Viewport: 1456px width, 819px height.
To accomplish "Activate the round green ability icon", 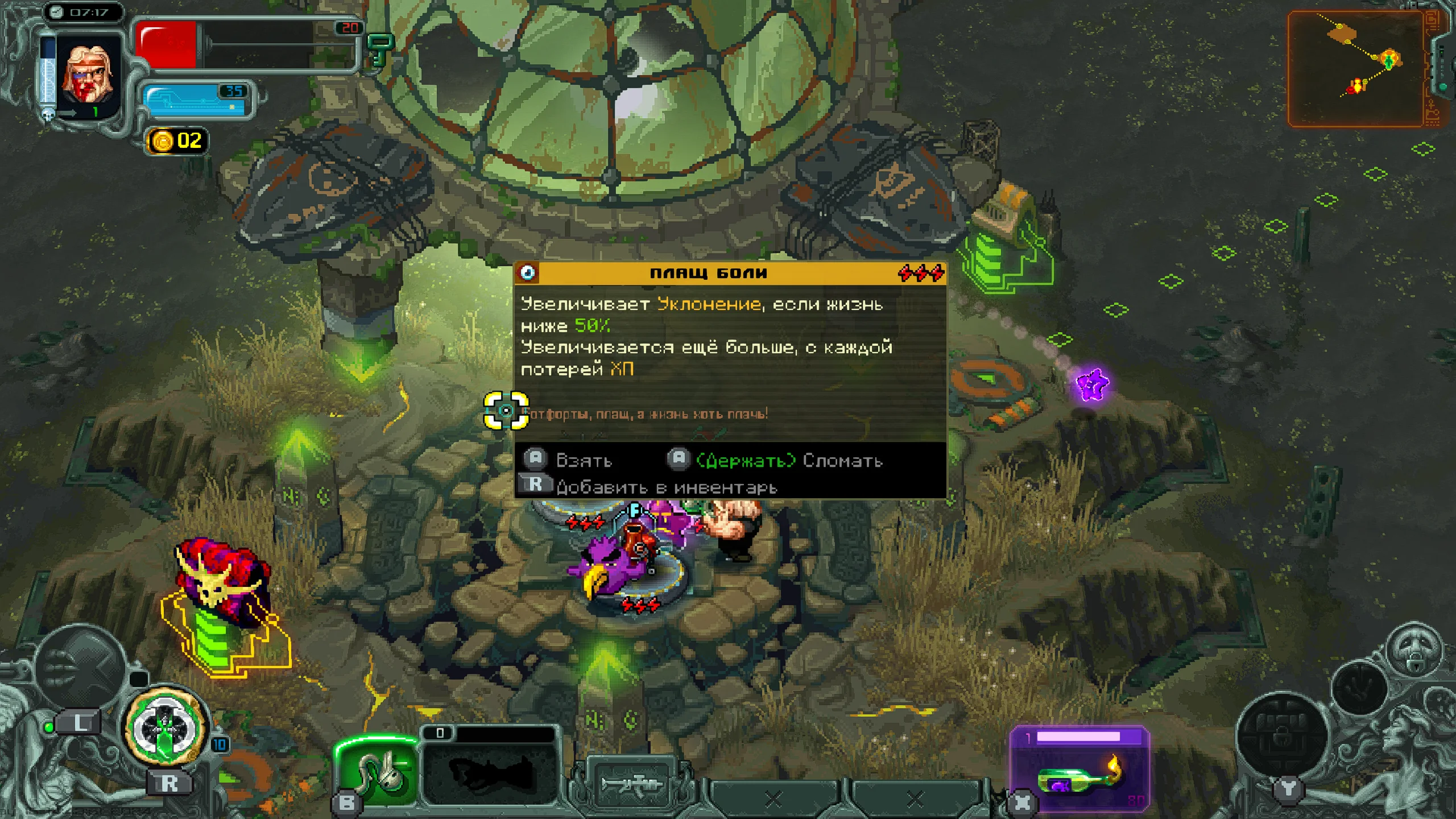I will tap(166, 727).
